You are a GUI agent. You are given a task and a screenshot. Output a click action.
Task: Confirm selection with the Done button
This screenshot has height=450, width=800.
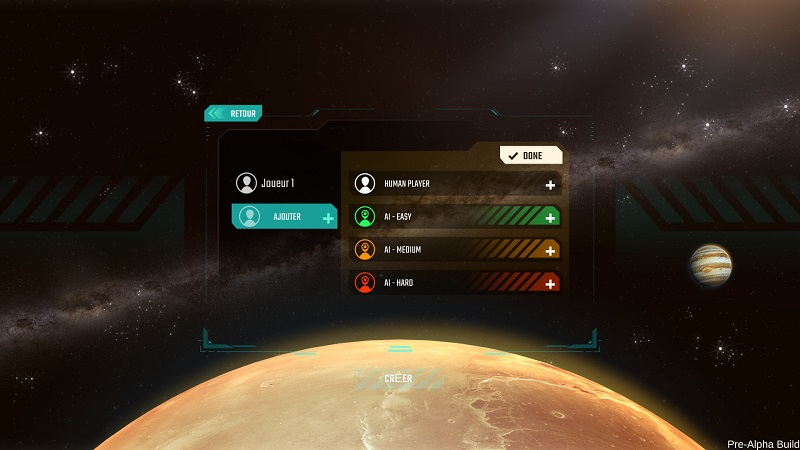[531, 155]
